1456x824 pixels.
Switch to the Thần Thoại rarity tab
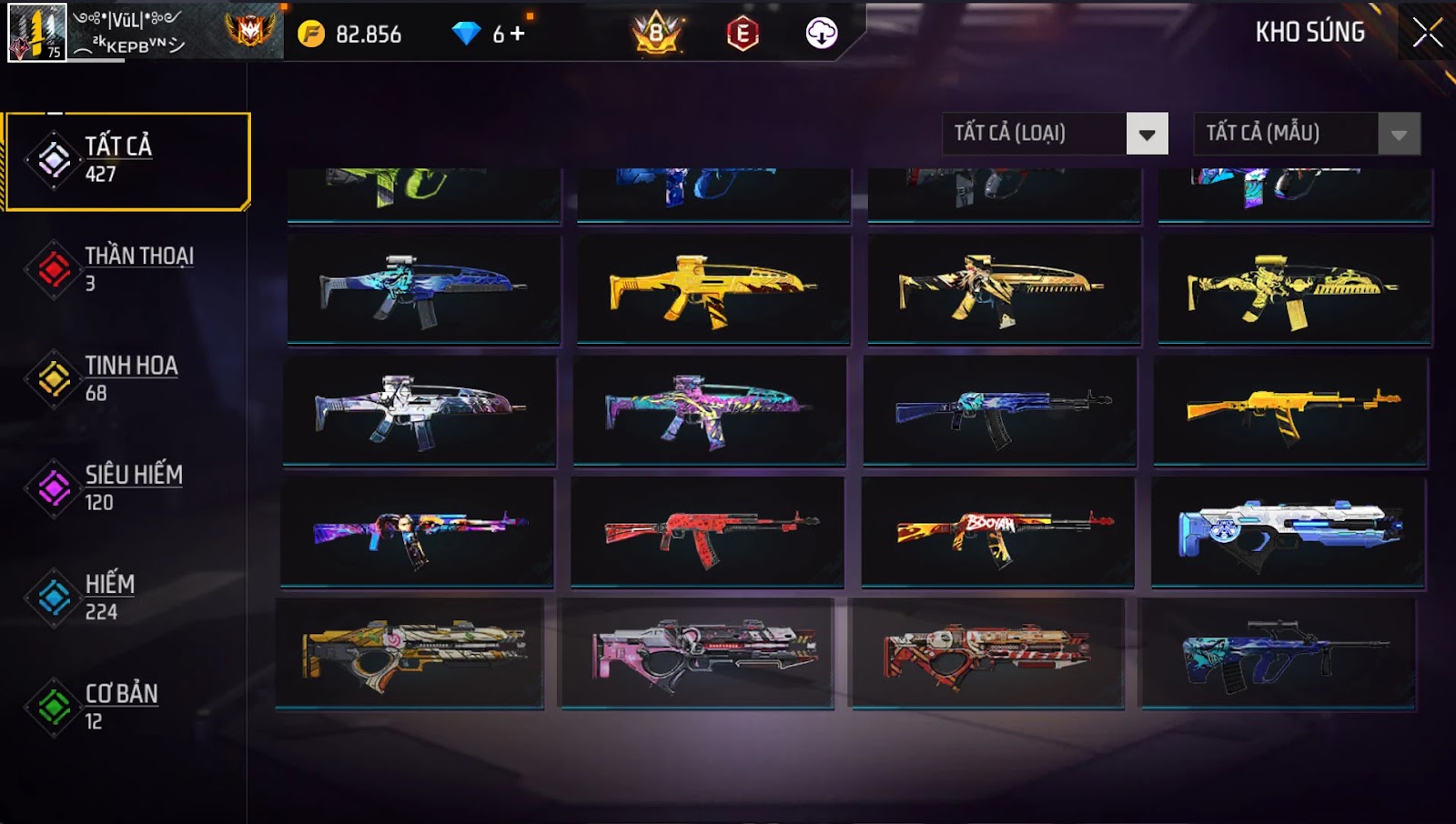click(127, 269)
